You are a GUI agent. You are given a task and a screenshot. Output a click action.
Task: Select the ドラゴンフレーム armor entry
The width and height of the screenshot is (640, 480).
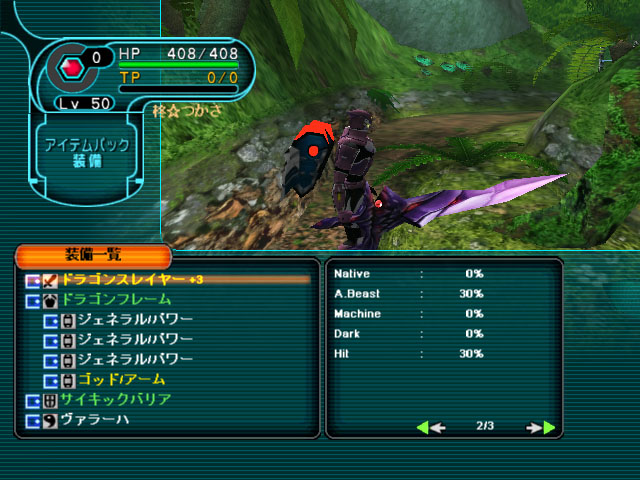116,299
